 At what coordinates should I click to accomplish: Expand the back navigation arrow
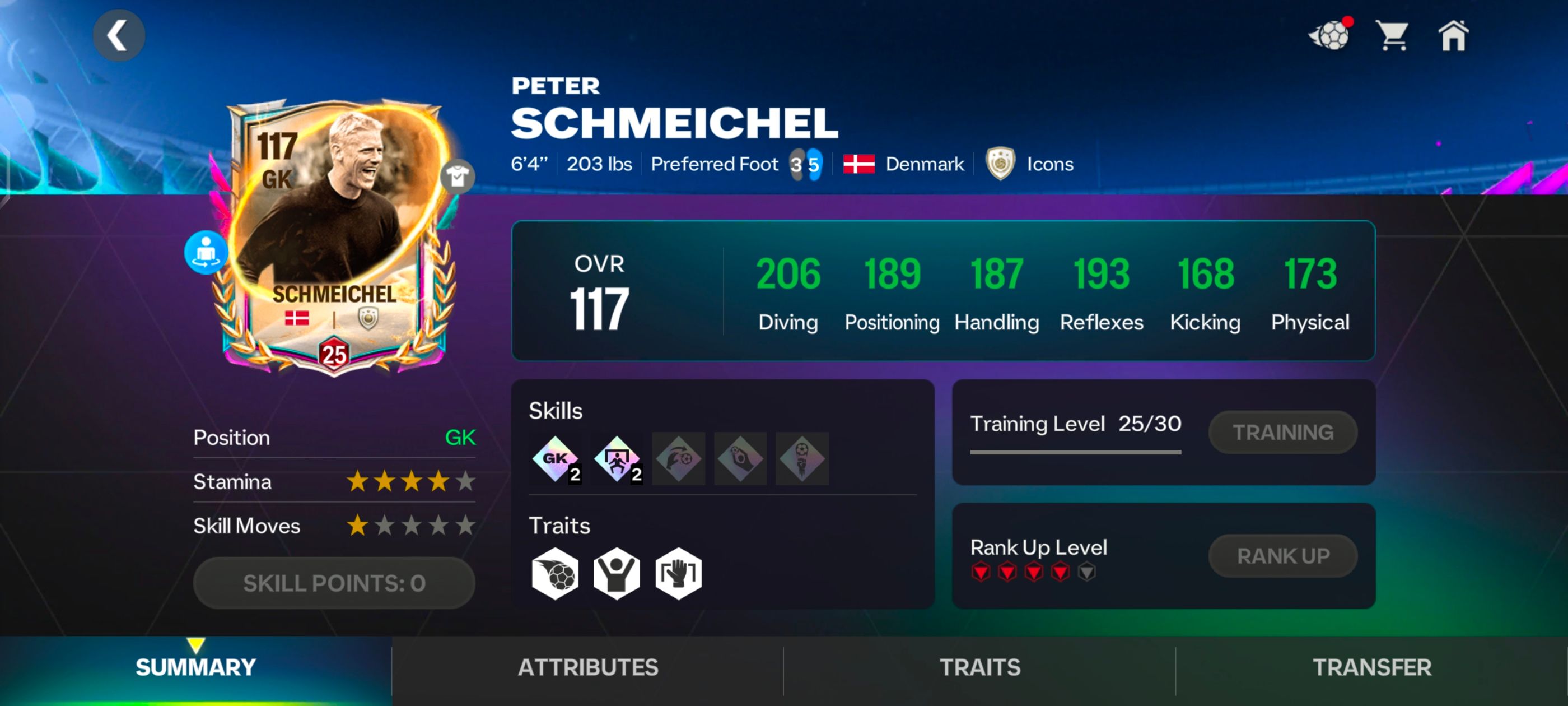click(119, 35)
